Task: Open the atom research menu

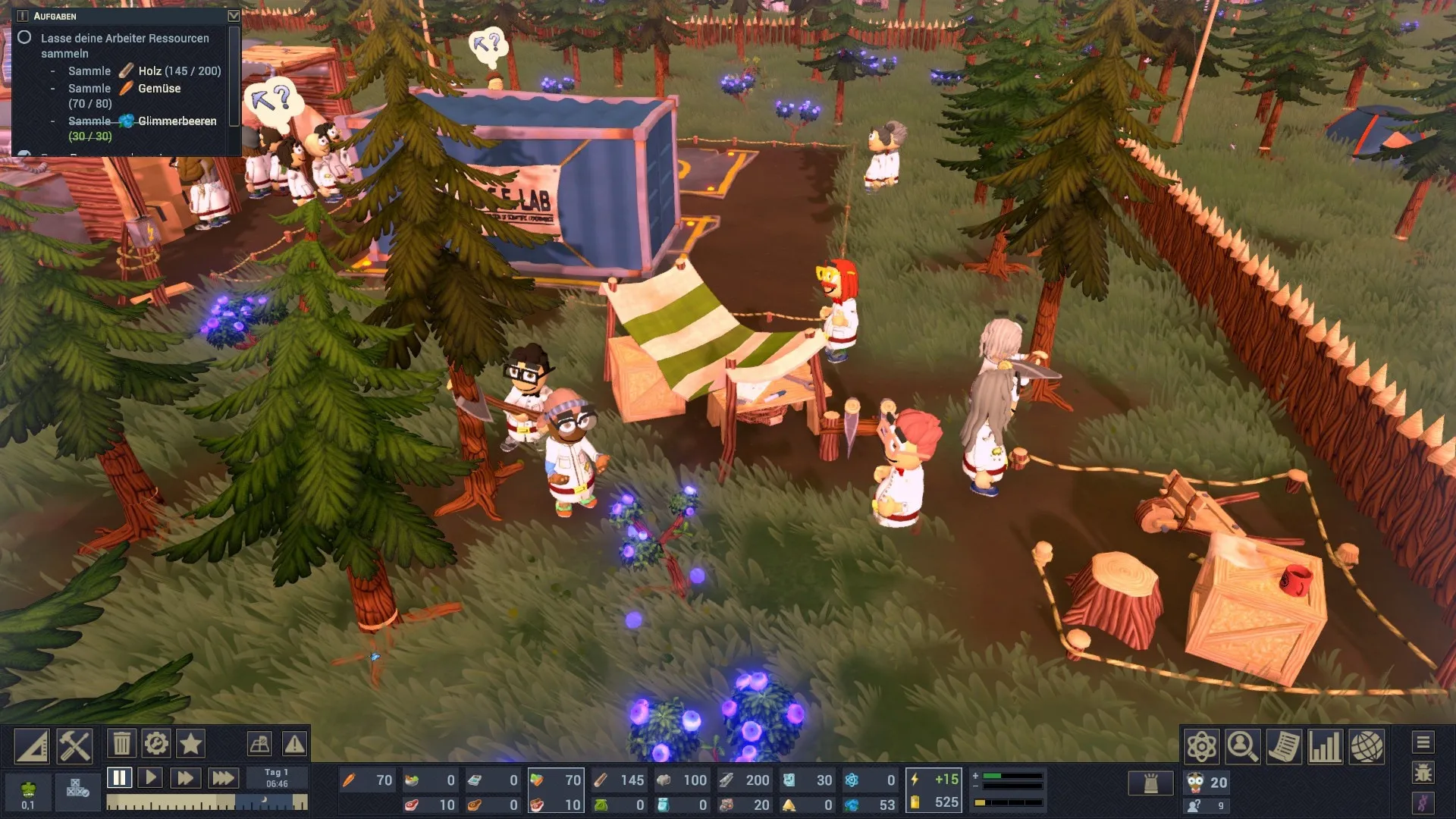Action: (1202, 747)
